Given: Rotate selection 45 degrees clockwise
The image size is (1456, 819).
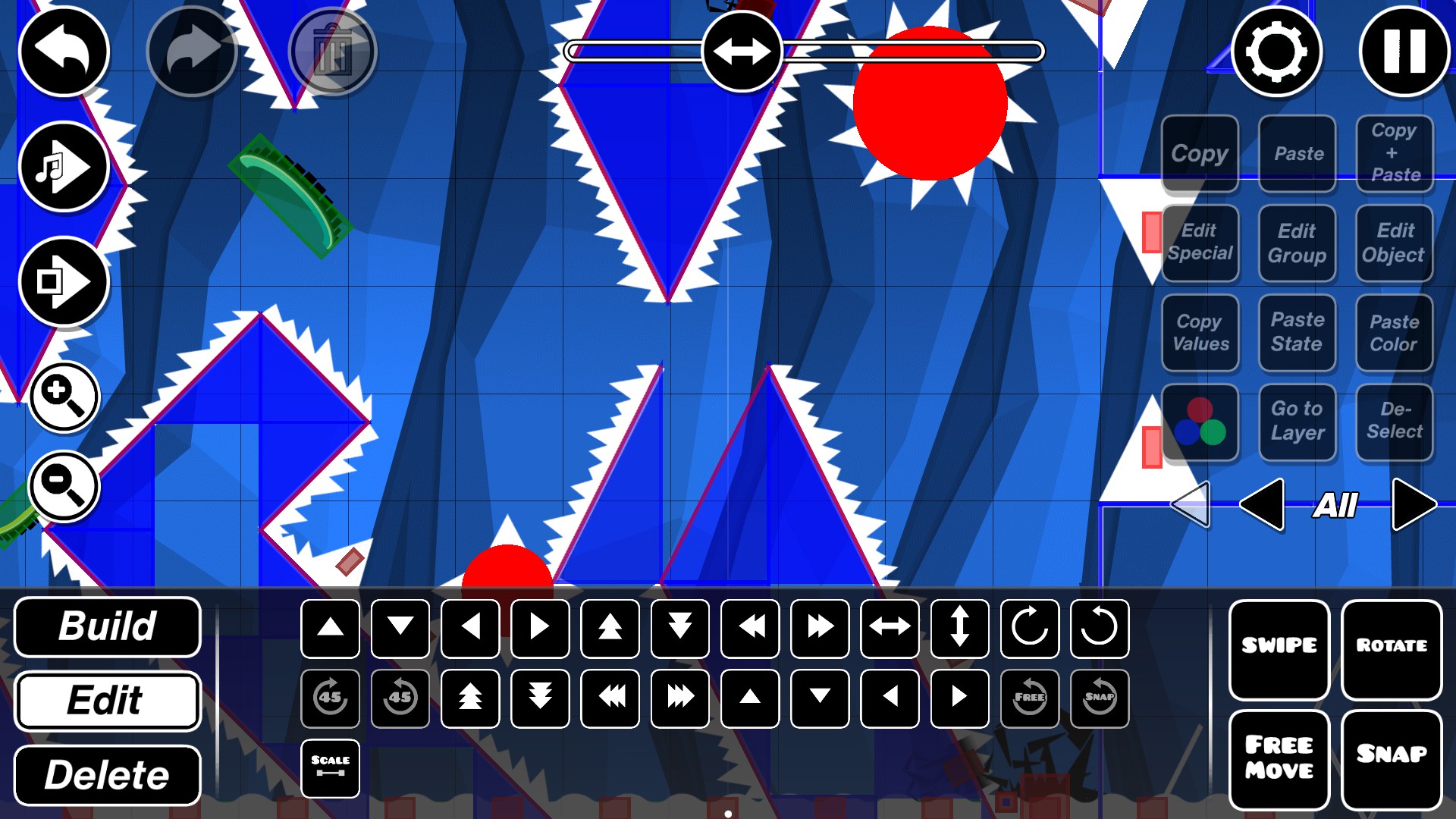Looking at the screenshot, I should click(330, 698).
